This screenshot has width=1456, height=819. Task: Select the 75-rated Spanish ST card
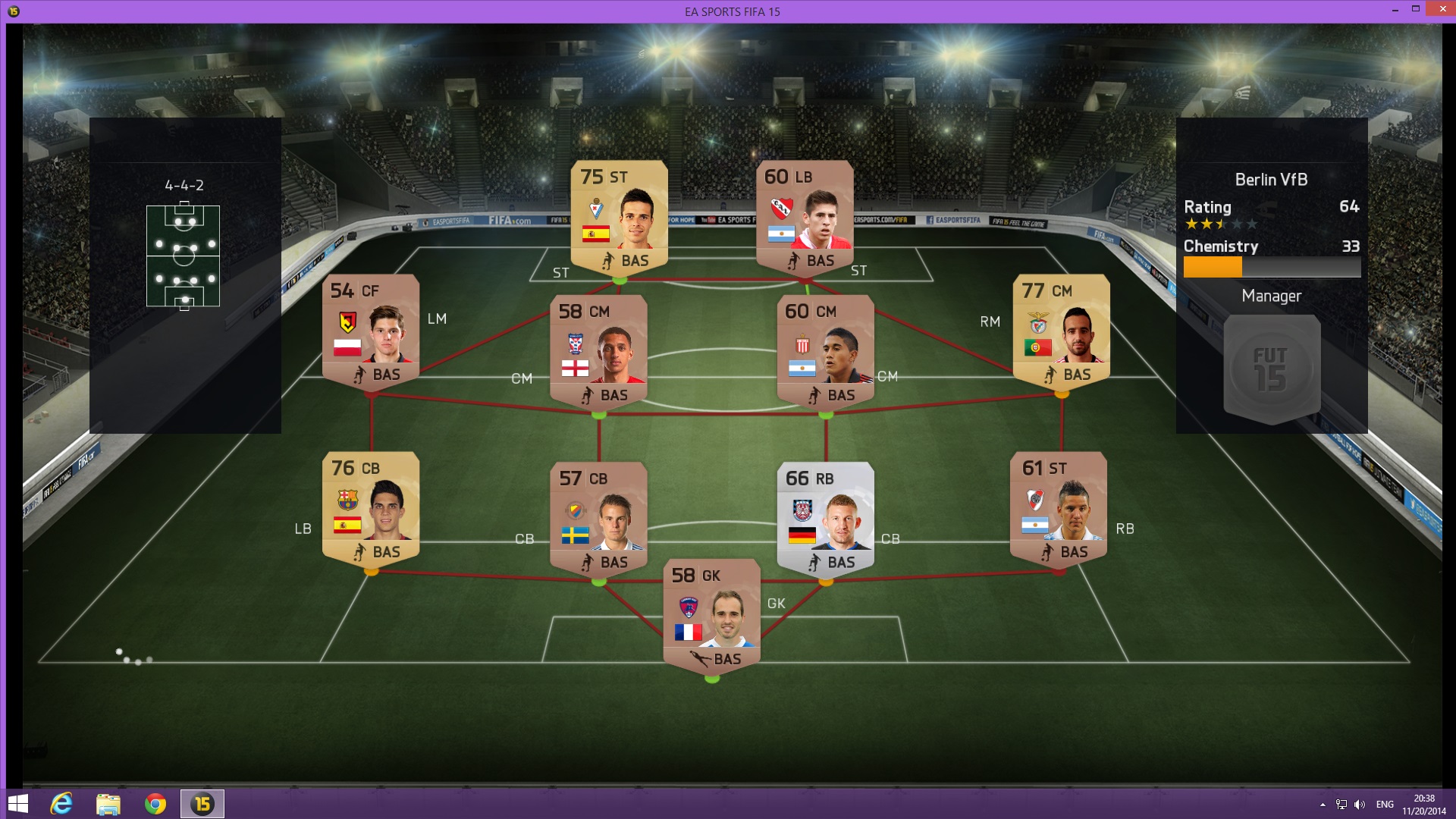pyautogui.click(x=619, y=217)
